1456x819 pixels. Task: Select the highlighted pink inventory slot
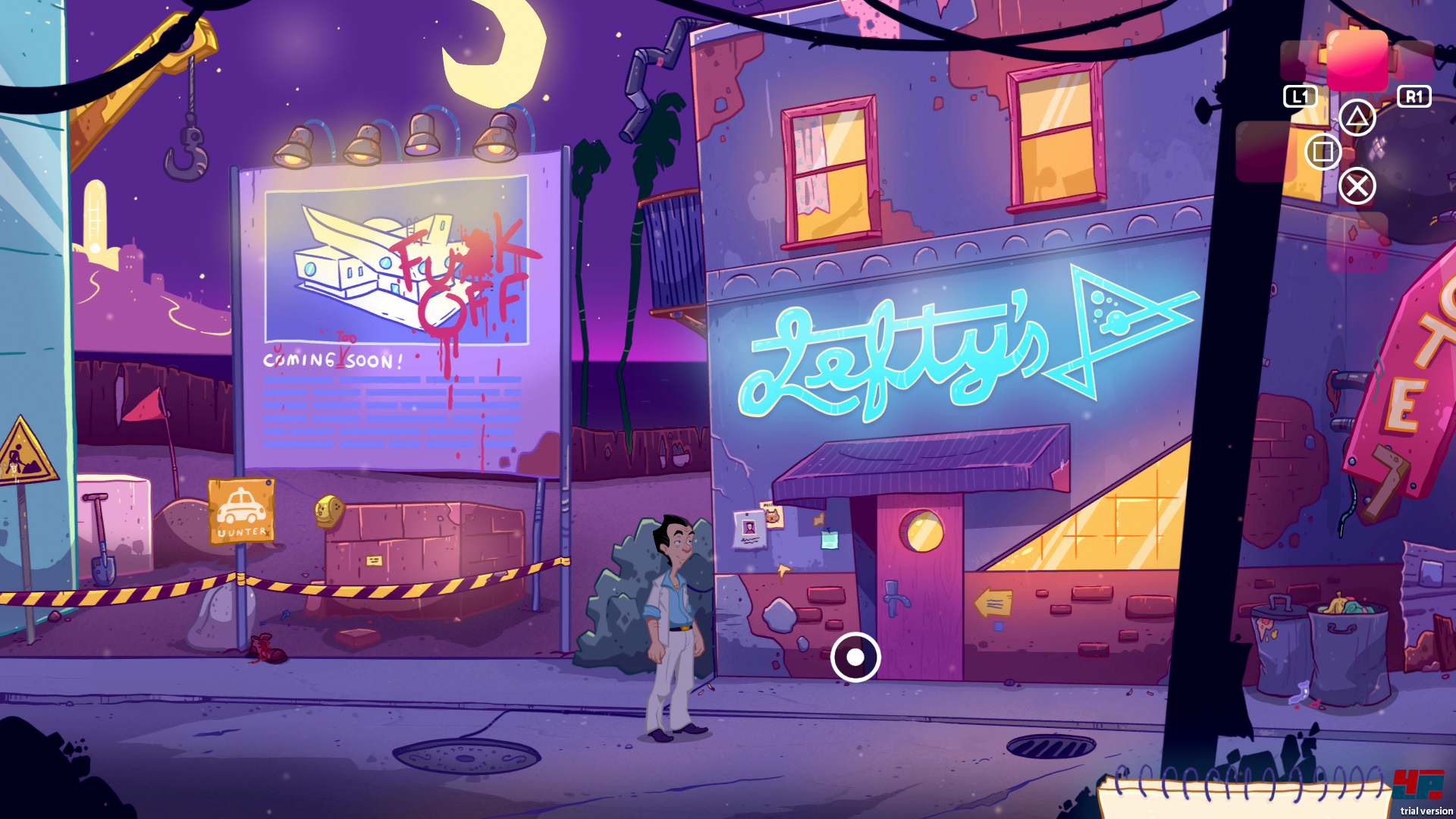coord(1357,60)
